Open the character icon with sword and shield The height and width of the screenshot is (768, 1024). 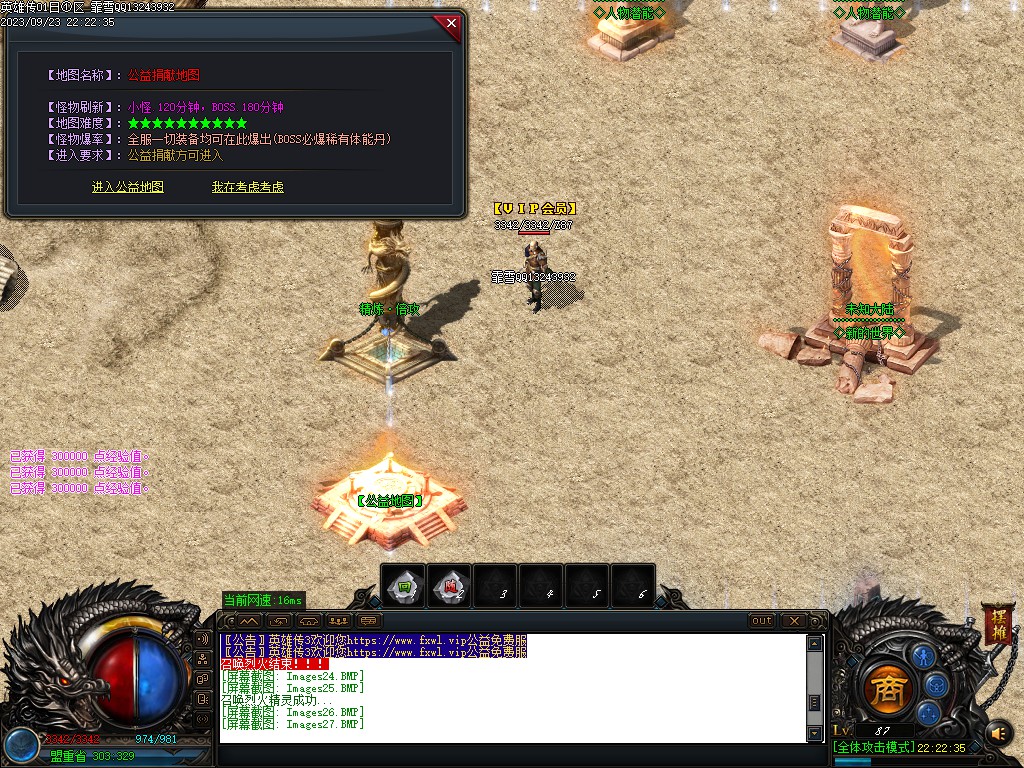click(x=922, y=656)
